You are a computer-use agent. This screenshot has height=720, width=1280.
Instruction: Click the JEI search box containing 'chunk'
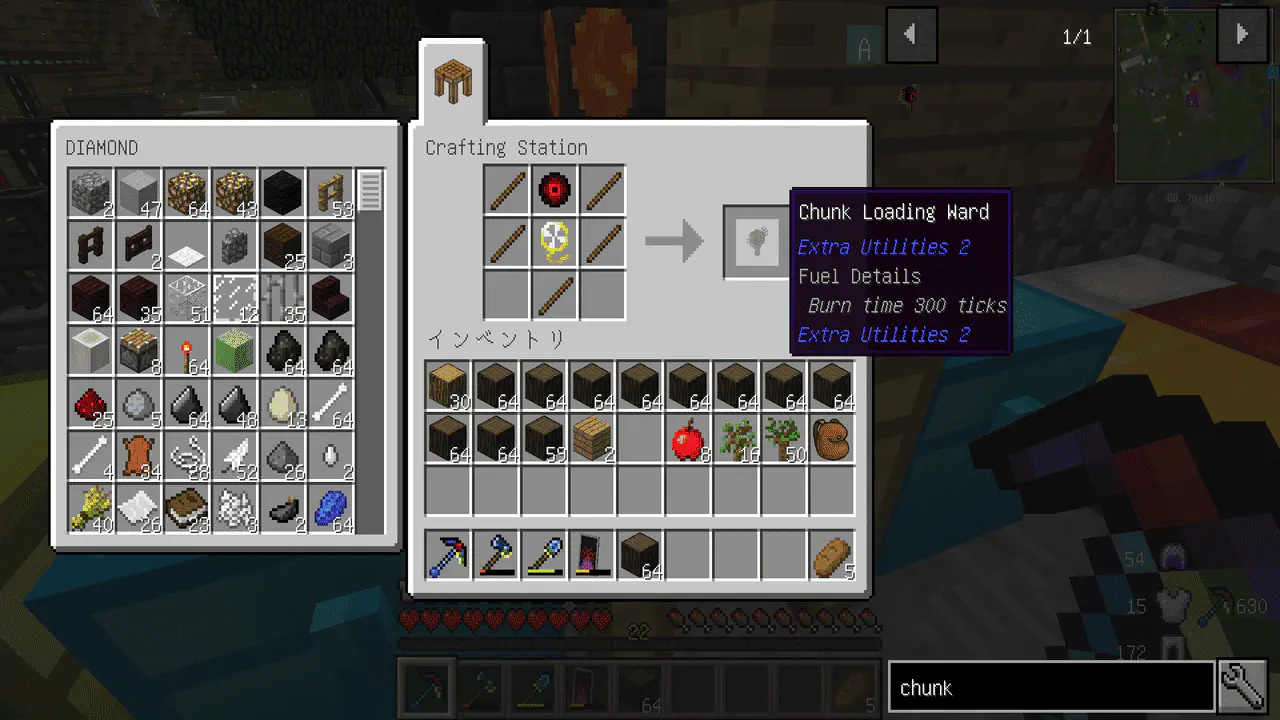(x=1050, y=688)
